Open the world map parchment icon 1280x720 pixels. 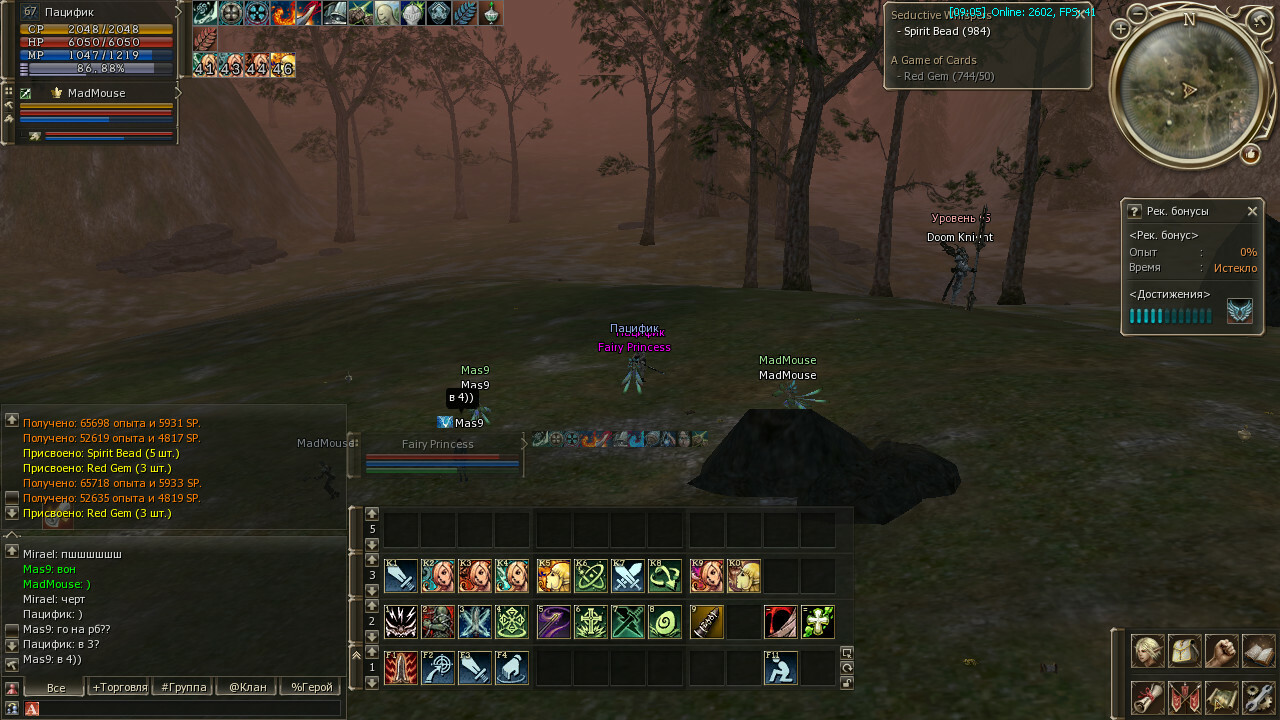tap(1221, 697)
